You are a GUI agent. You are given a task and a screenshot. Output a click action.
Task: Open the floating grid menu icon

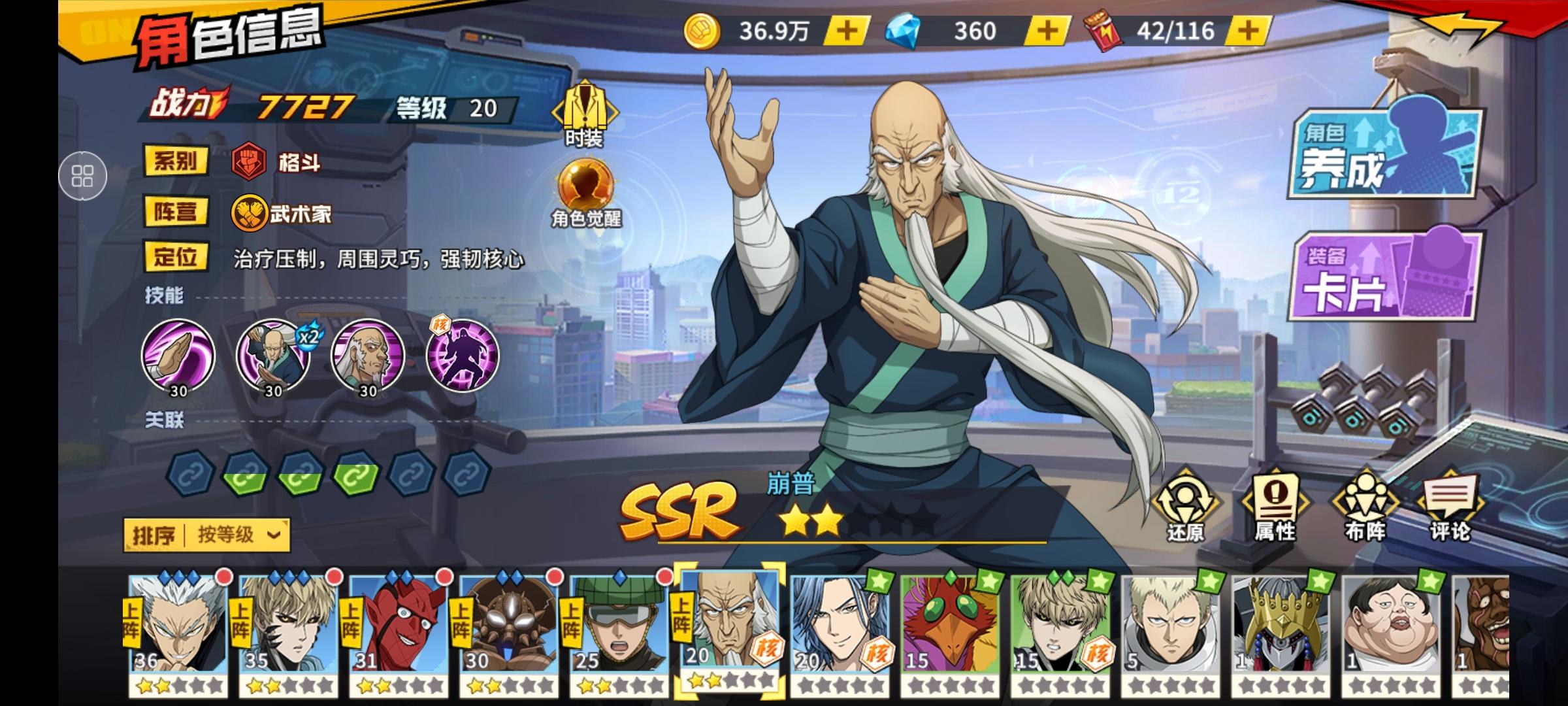click(x=82, y=175)
